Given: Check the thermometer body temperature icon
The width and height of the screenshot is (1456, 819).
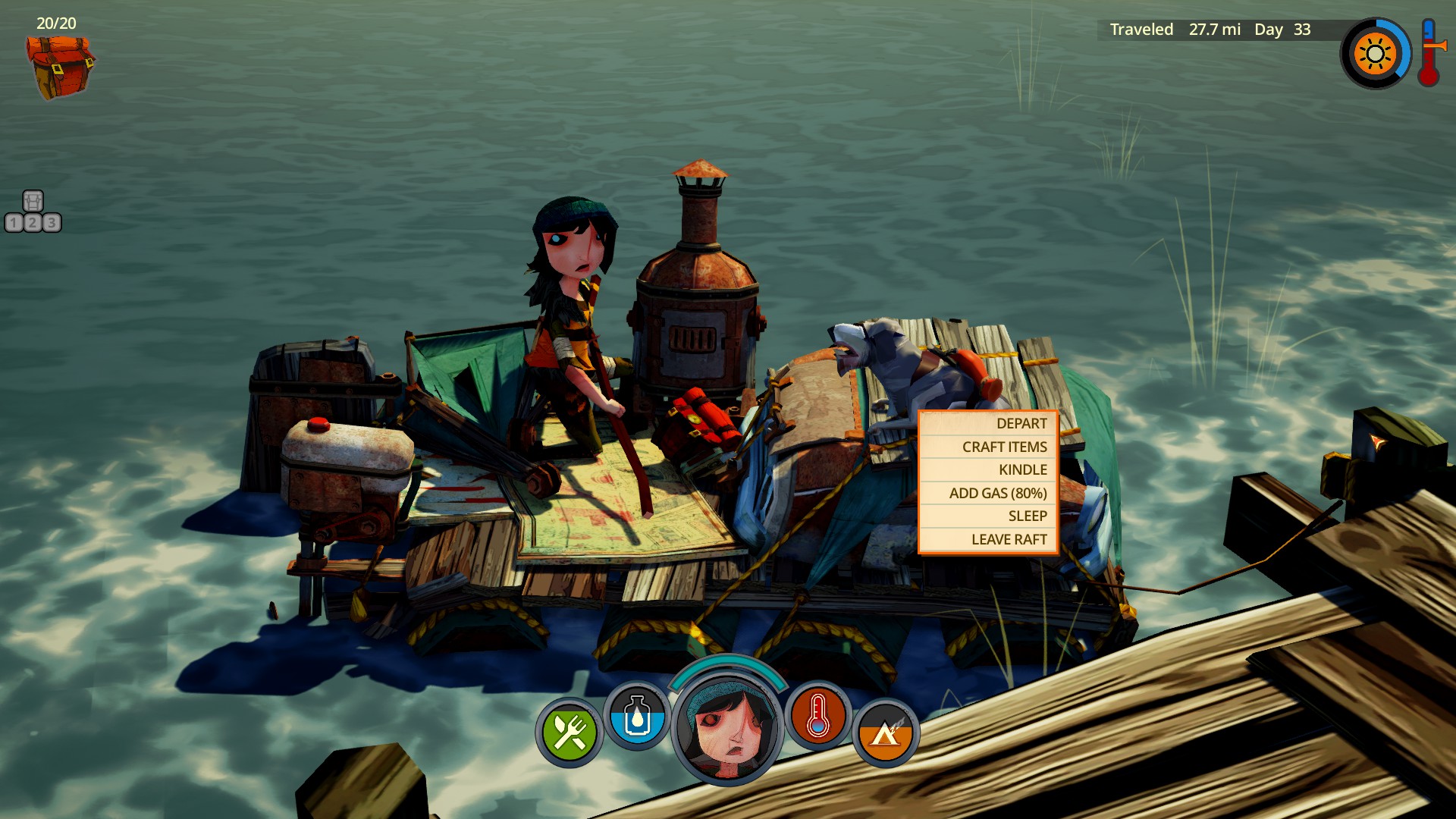Looking at the screenshot, I should pyautogui.click(x=817, y=717).
